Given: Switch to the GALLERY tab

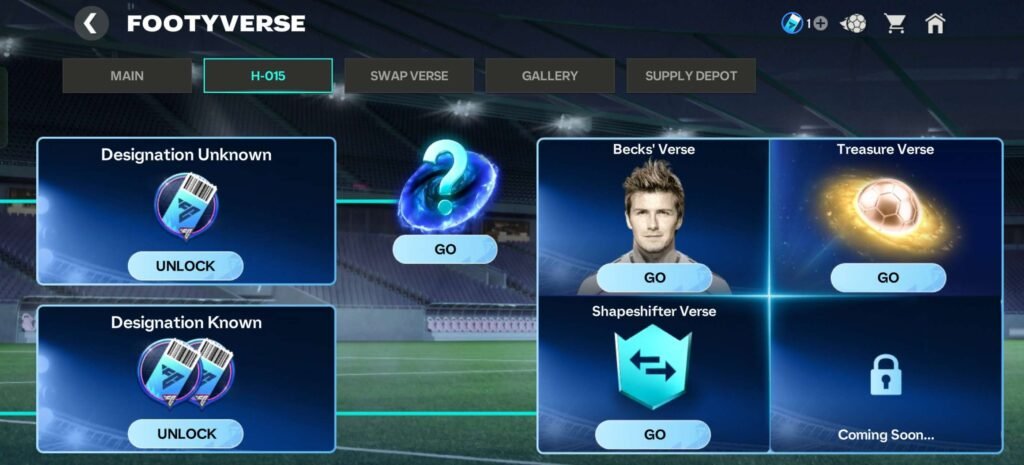Looking at the screenshot, I should [x=550, y=76].
